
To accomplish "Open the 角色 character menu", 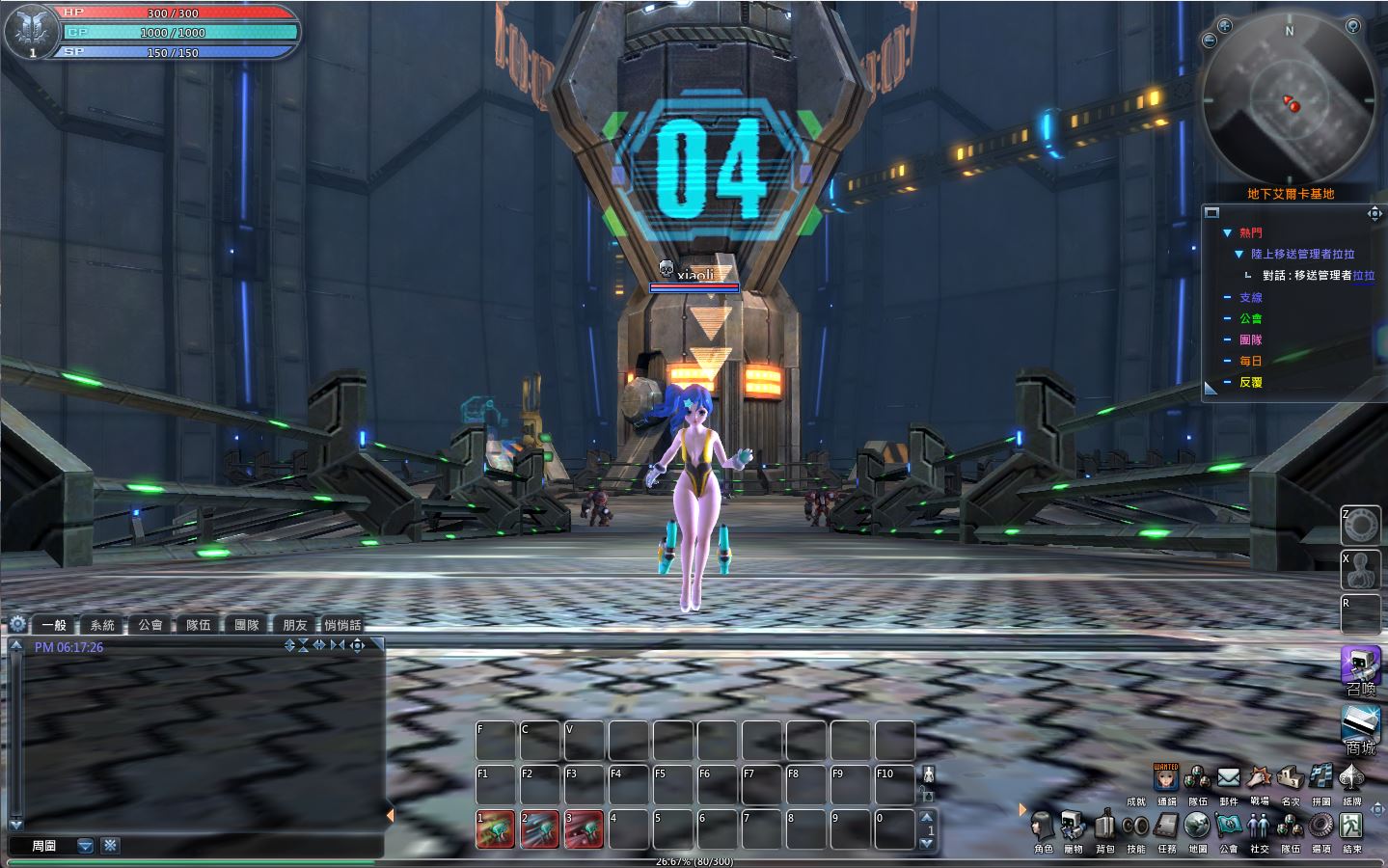I will point(1042,827).
